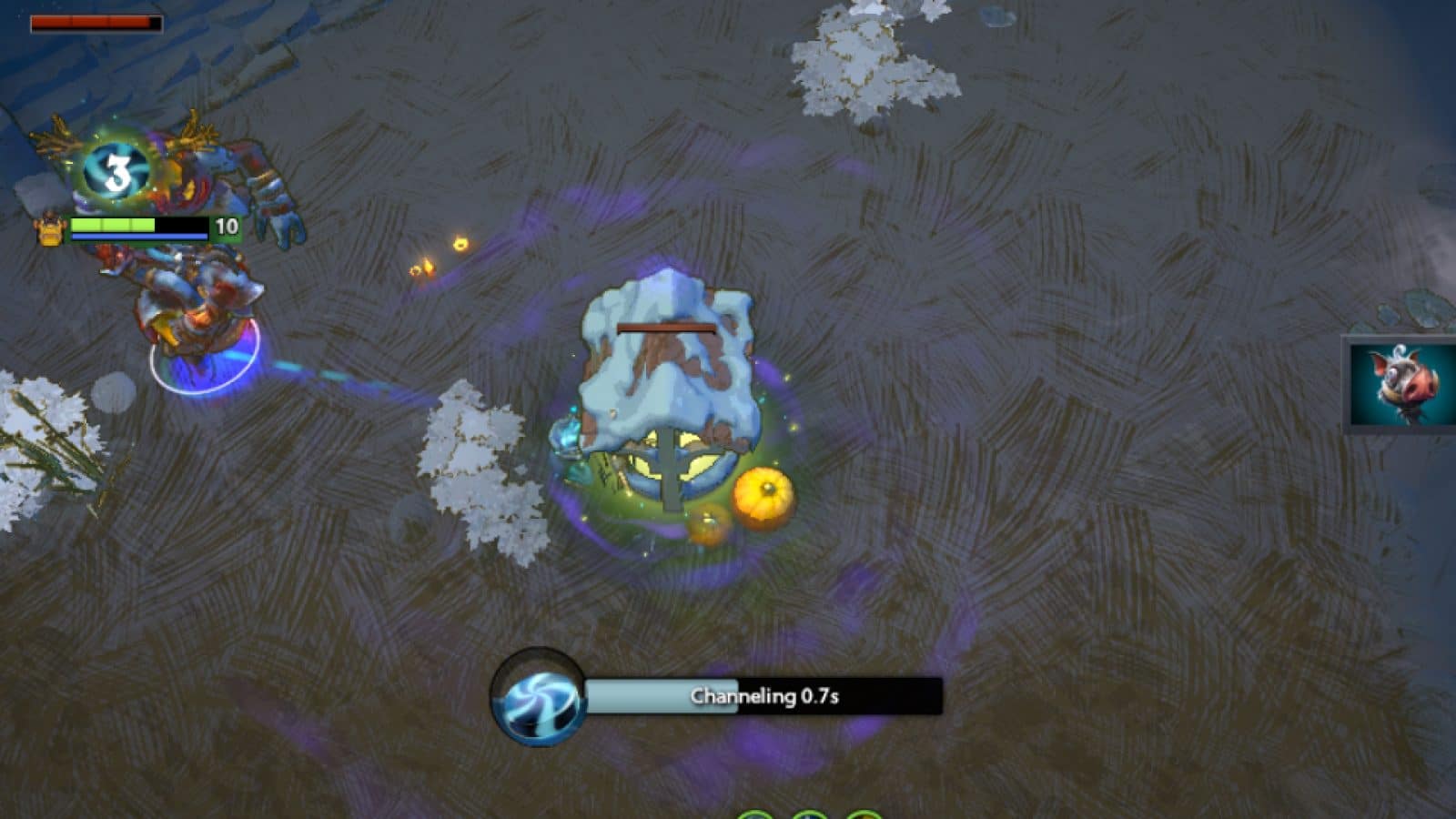1456x819 pixels.
Task: Click the blue mana bar
Action: point(136,238)
